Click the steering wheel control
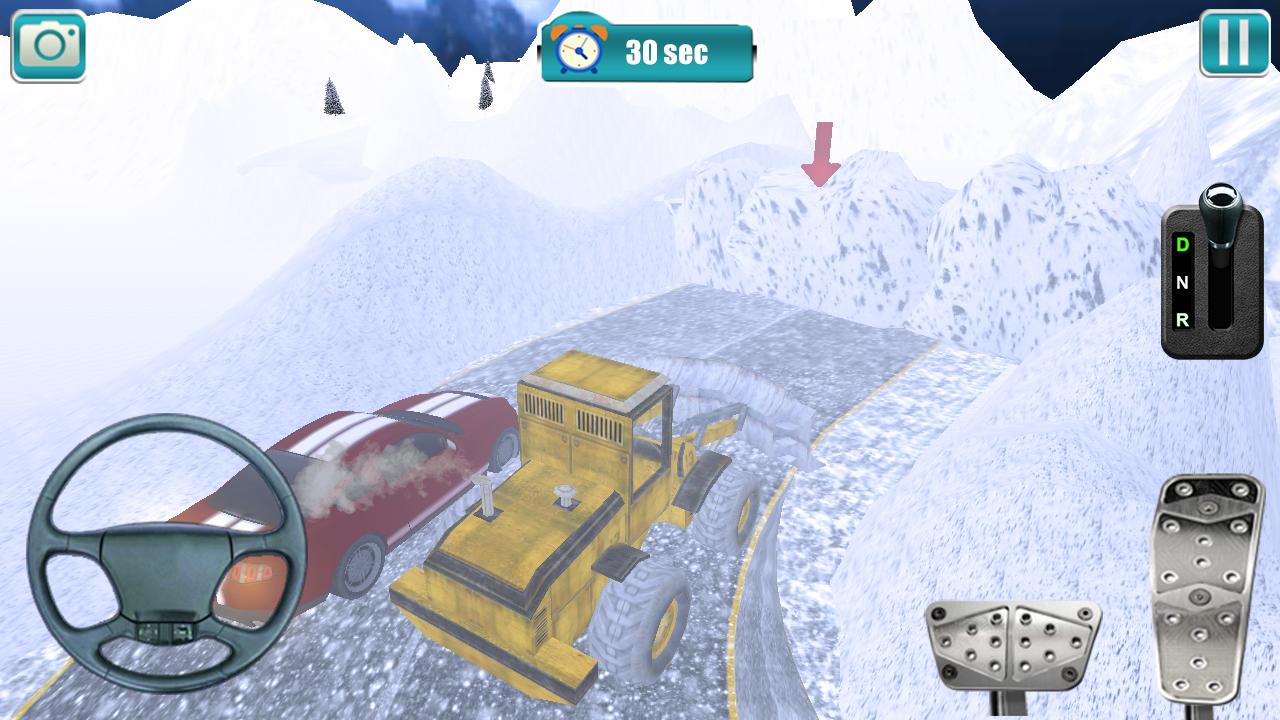 pos(167,553)
